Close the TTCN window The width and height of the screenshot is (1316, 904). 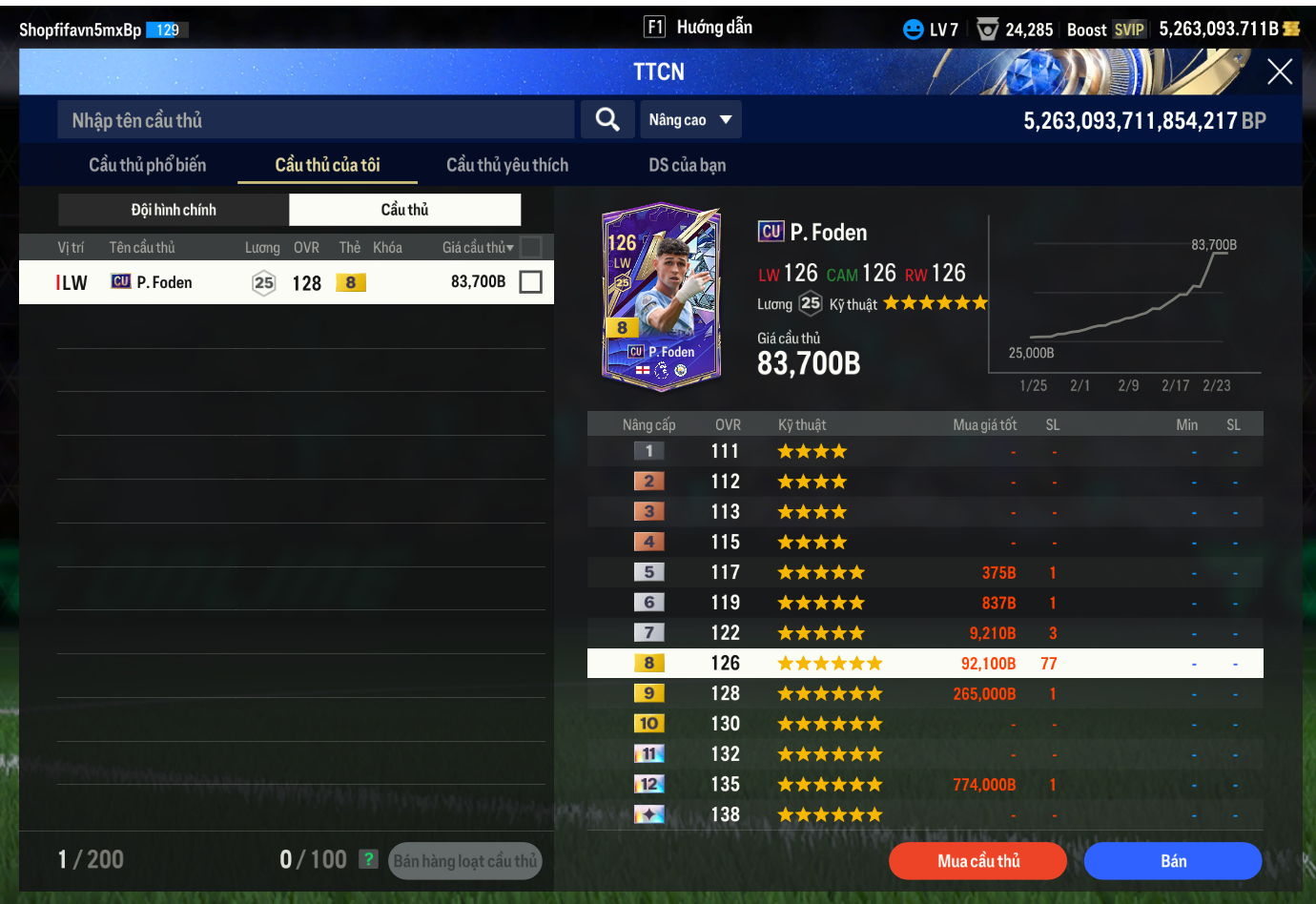pos(1279,72)
